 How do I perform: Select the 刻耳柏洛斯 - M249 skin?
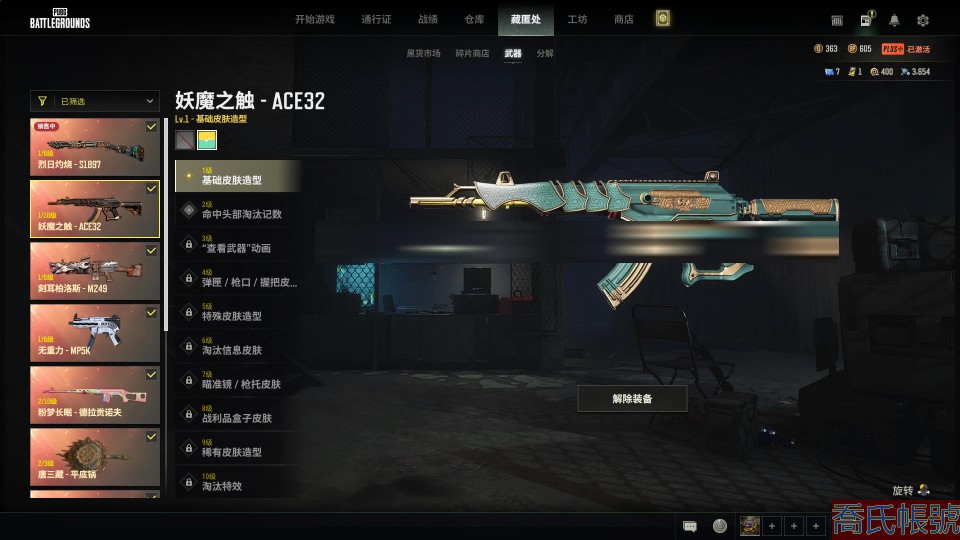(95, 271)
